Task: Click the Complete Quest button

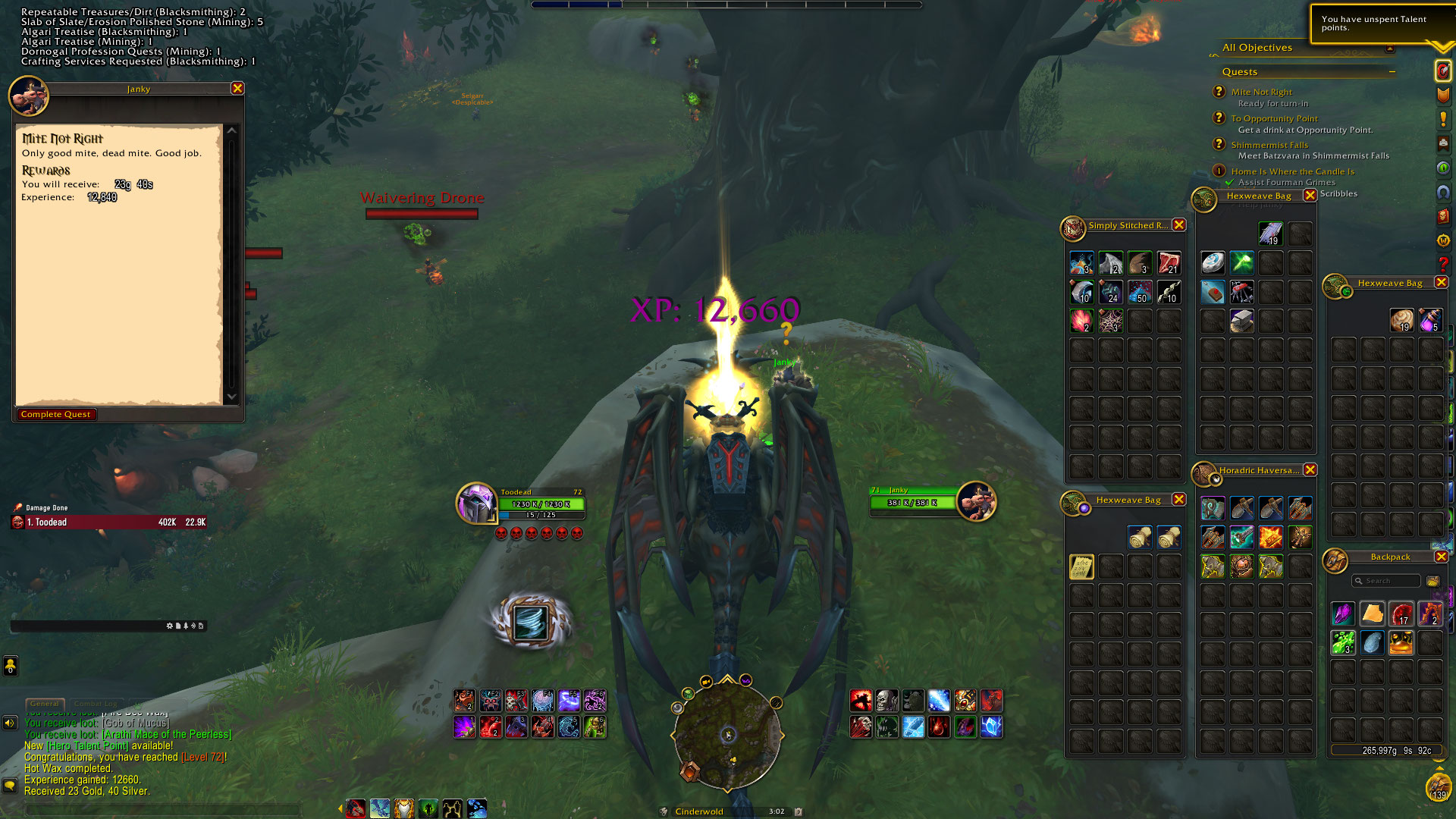Action: coord(56,414)
